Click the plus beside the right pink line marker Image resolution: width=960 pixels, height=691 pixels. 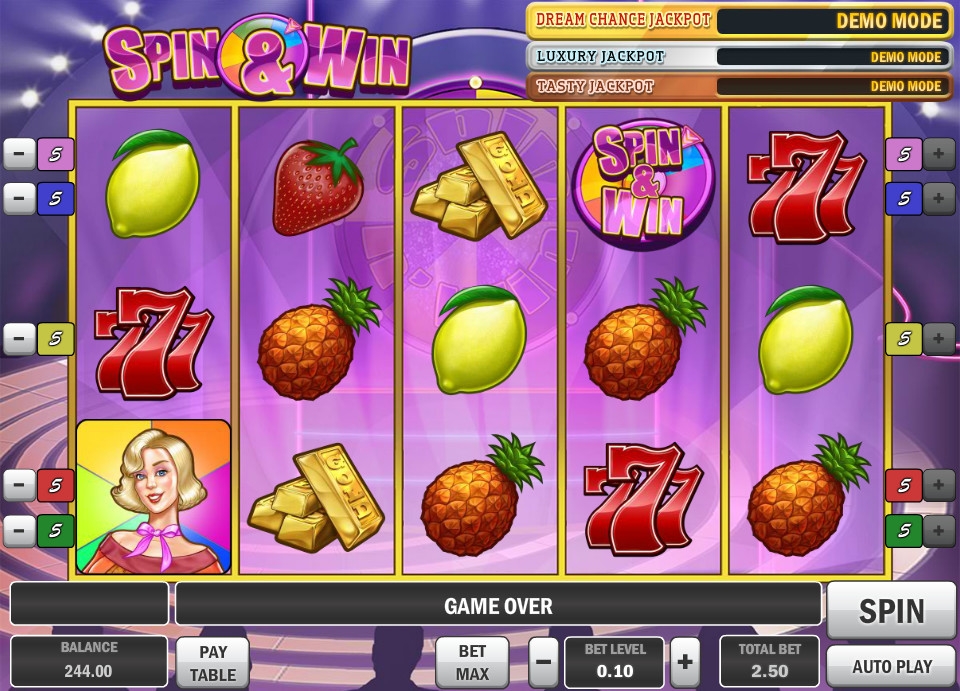[939, 154]
